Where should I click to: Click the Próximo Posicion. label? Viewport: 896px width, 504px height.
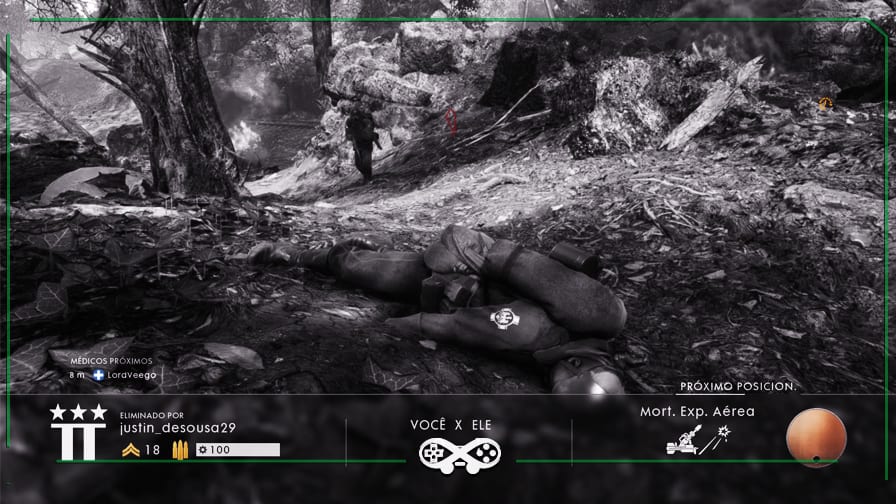pyautogui.click(x=737, y=386)
